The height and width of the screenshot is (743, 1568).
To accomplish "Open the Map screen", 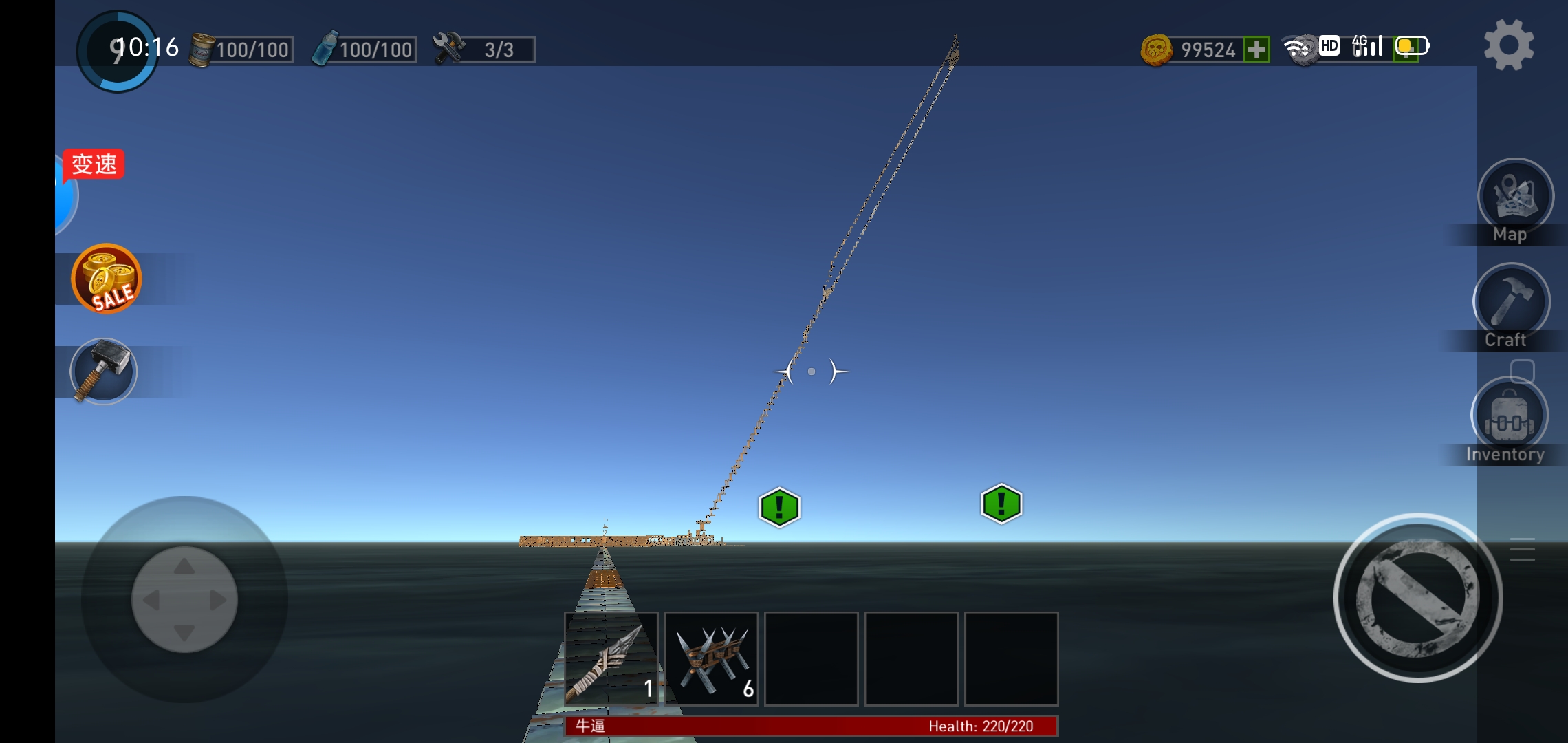I will coord(1515,197).
